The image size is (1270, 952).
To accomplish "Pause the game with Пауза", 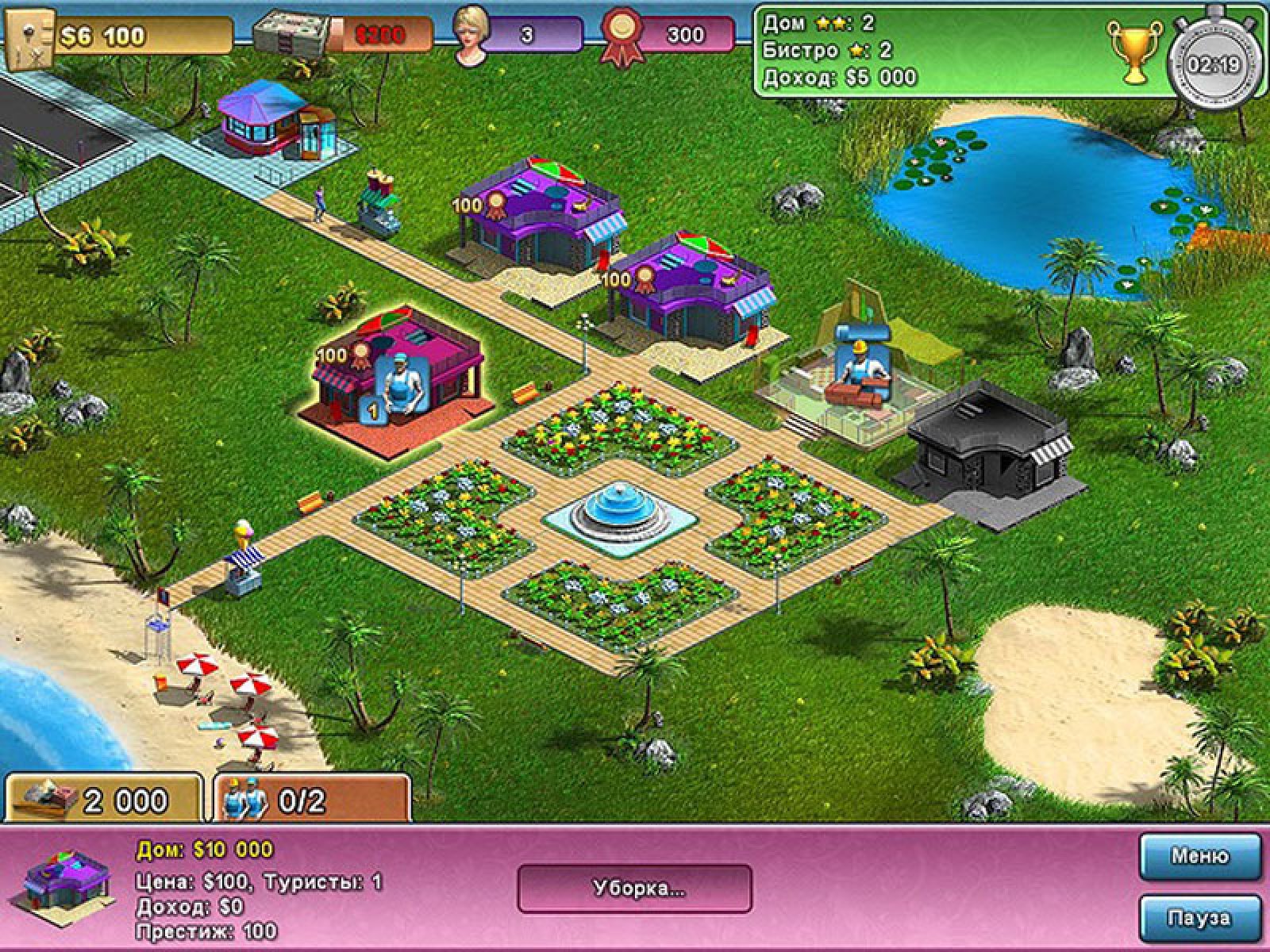I will click(1199, 919).
